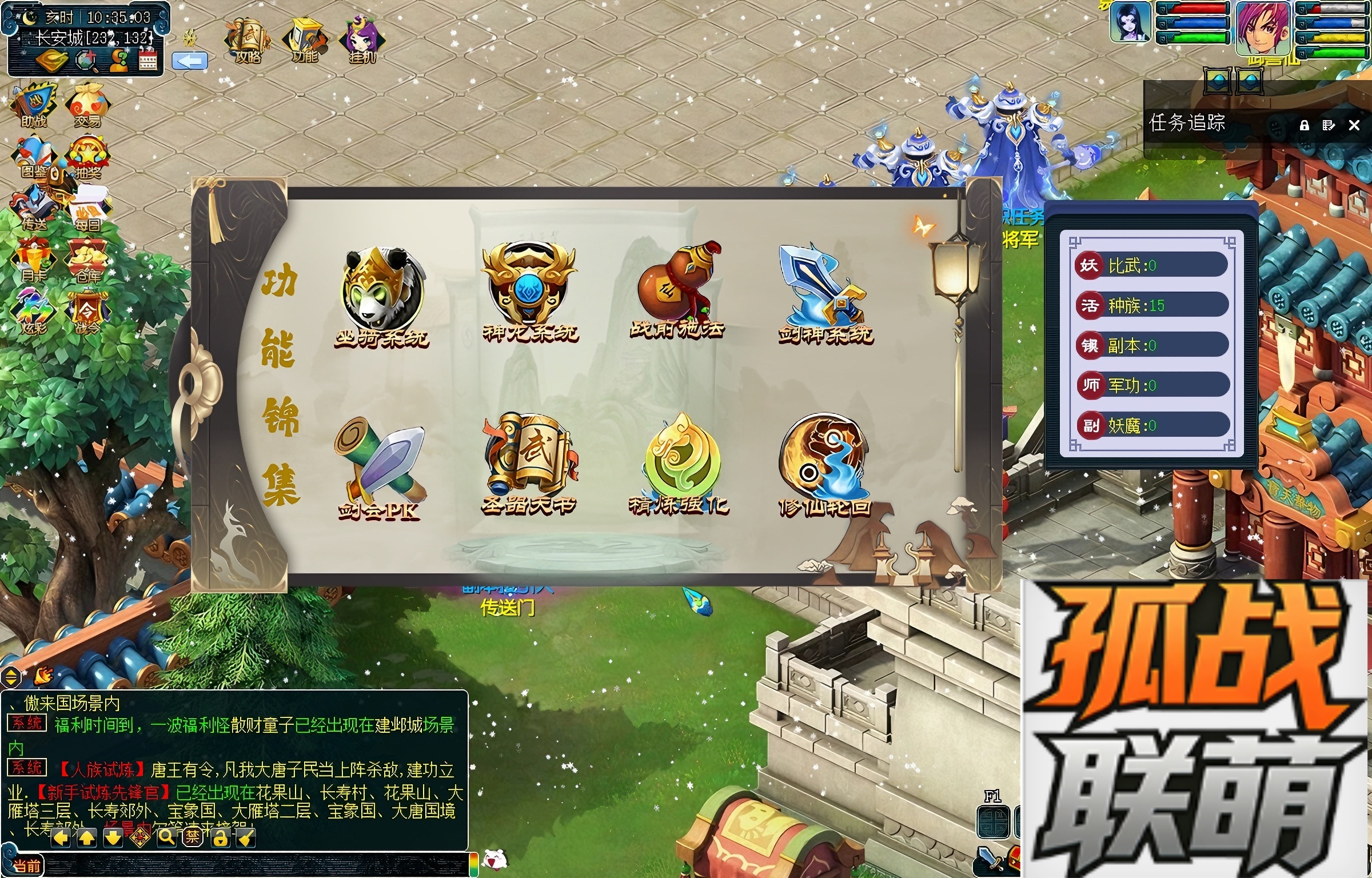
Task: Close the 任务追踪 quest tracker panel
Action: (x=1354, y=125)
